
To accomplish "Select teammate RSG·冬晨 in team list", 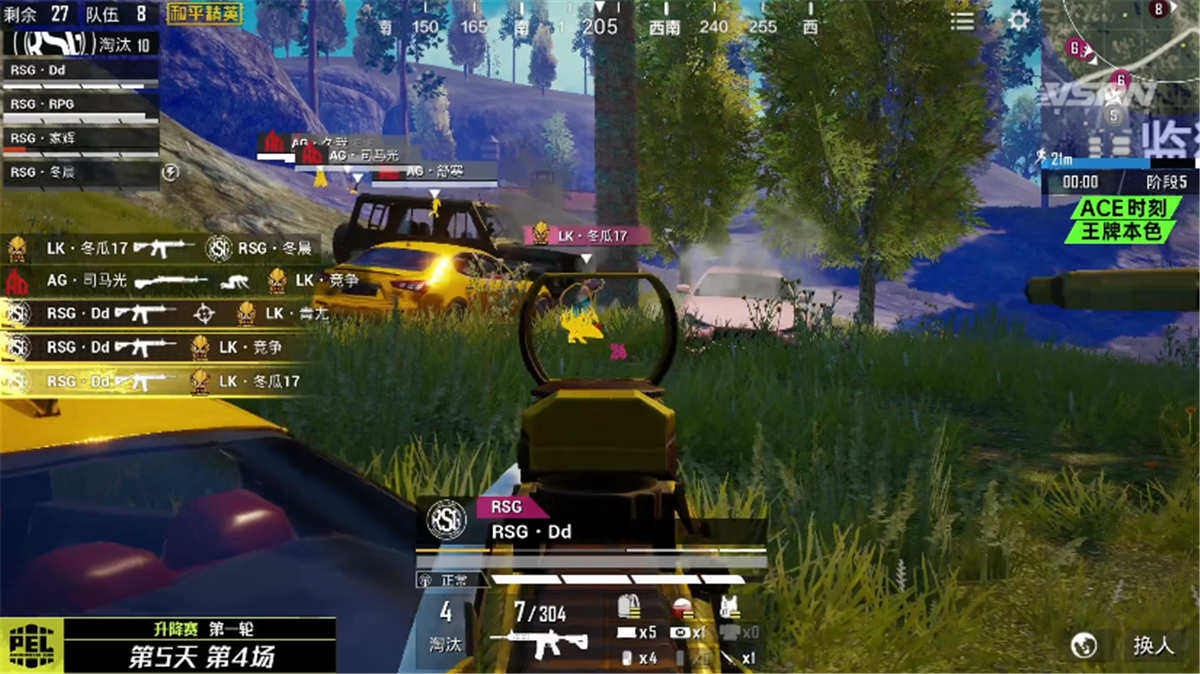I will 80,172.
